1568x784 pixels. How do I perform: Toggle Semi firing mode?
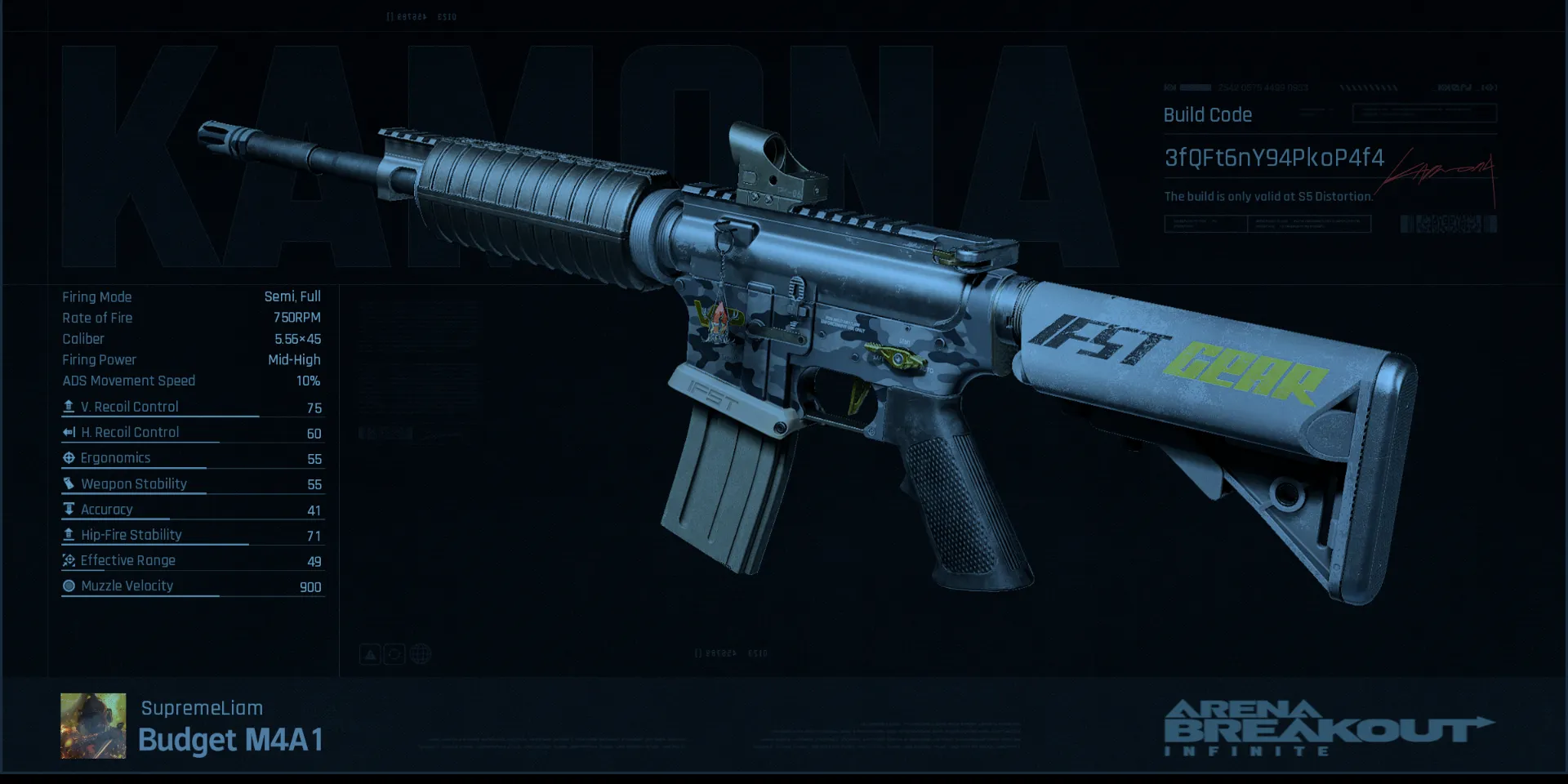pyautogui.click(x=278, y=296)
